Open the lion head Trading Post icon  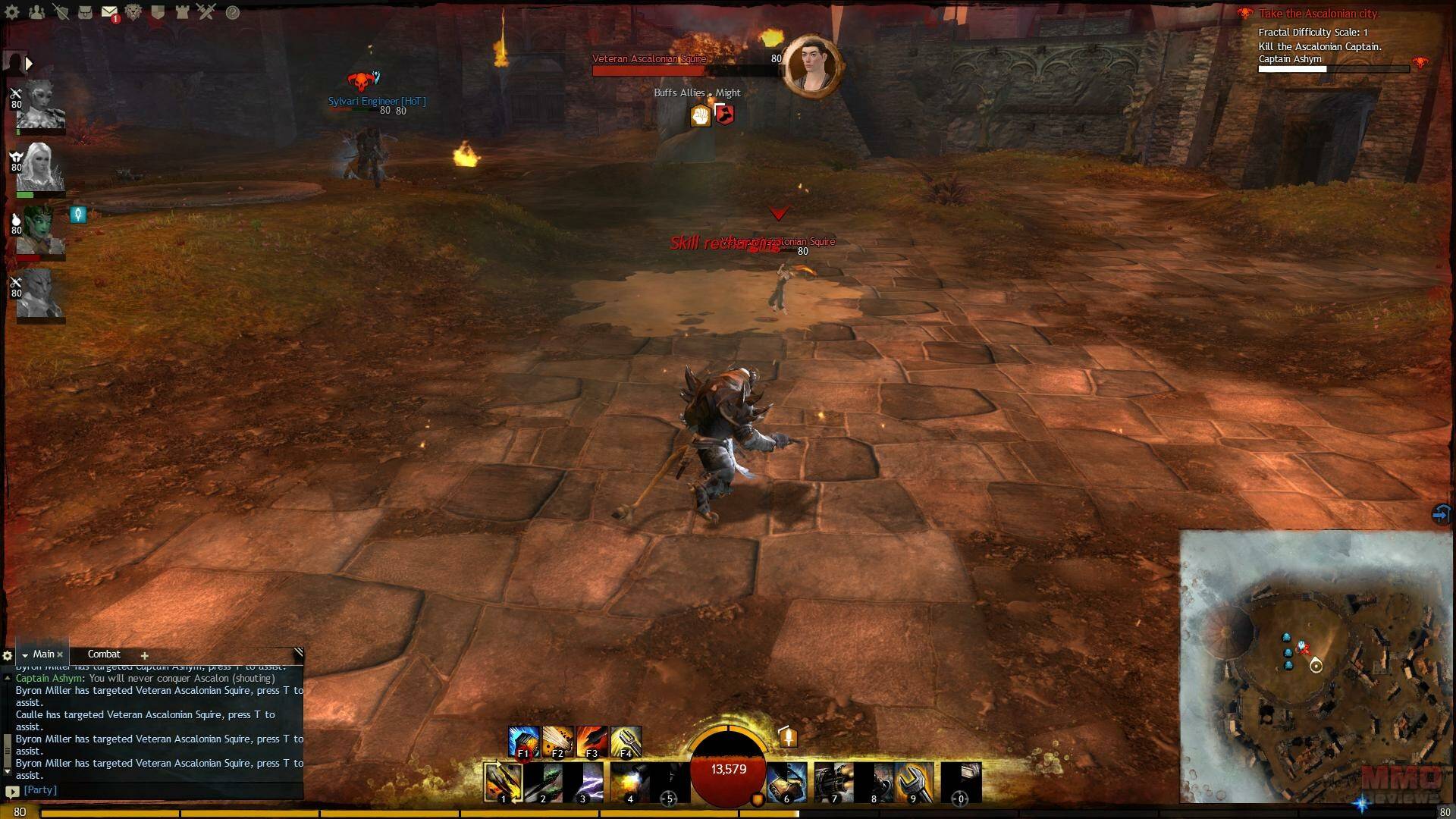[133, 12]
